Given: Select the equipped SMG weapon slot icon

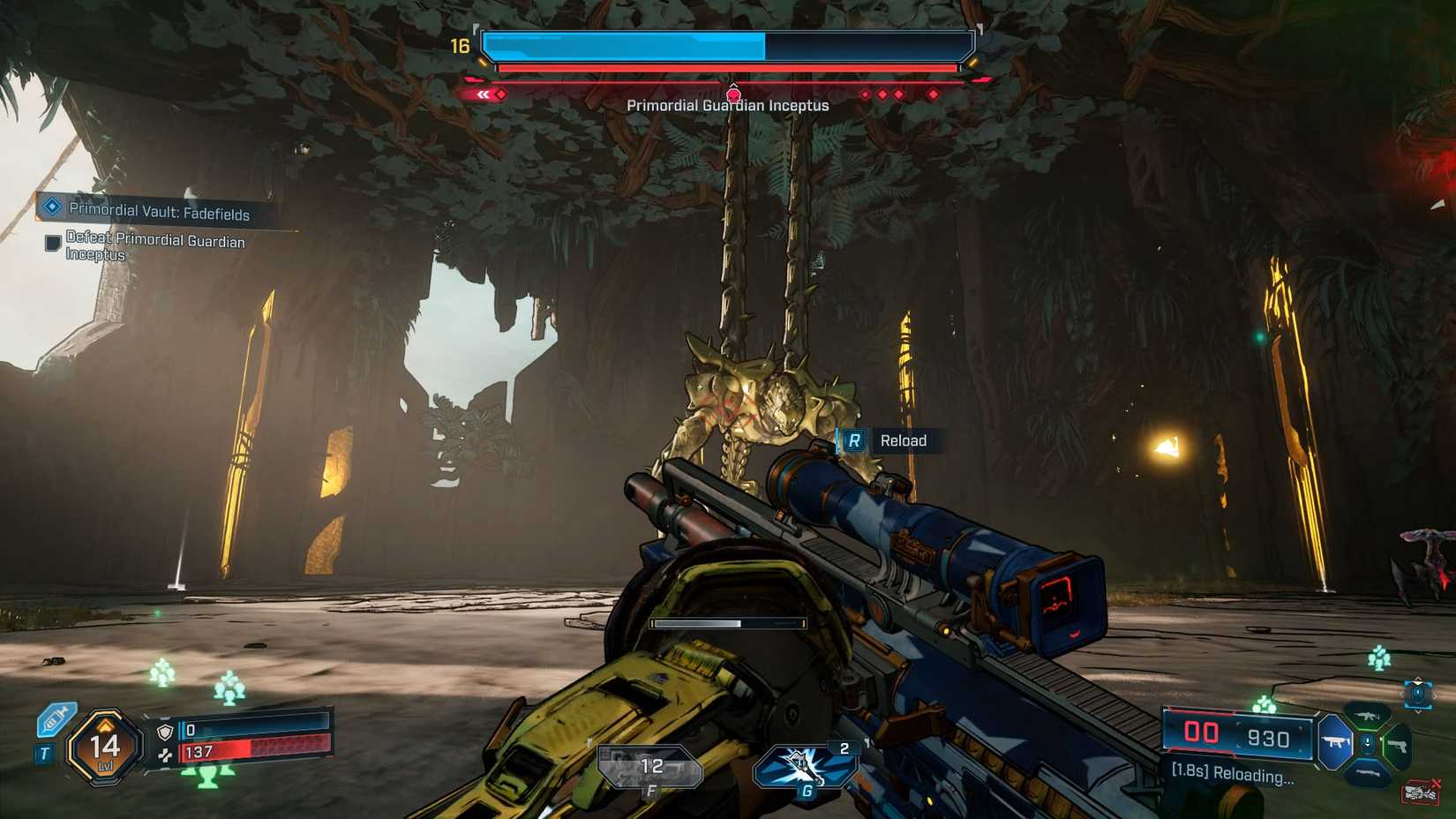Looking at the screenshot, I should click(1334, 742).
